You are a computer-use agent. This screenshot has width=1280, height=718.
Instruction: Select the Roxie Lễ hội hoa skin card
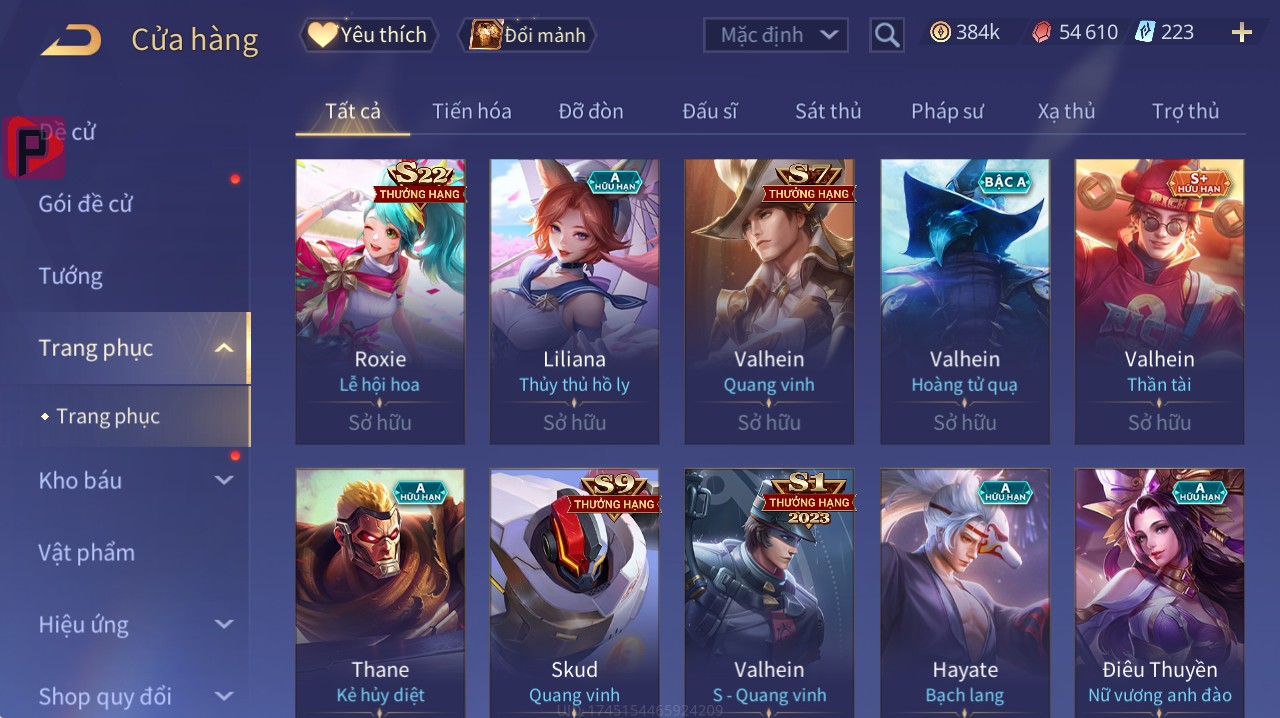coord(380,300)
